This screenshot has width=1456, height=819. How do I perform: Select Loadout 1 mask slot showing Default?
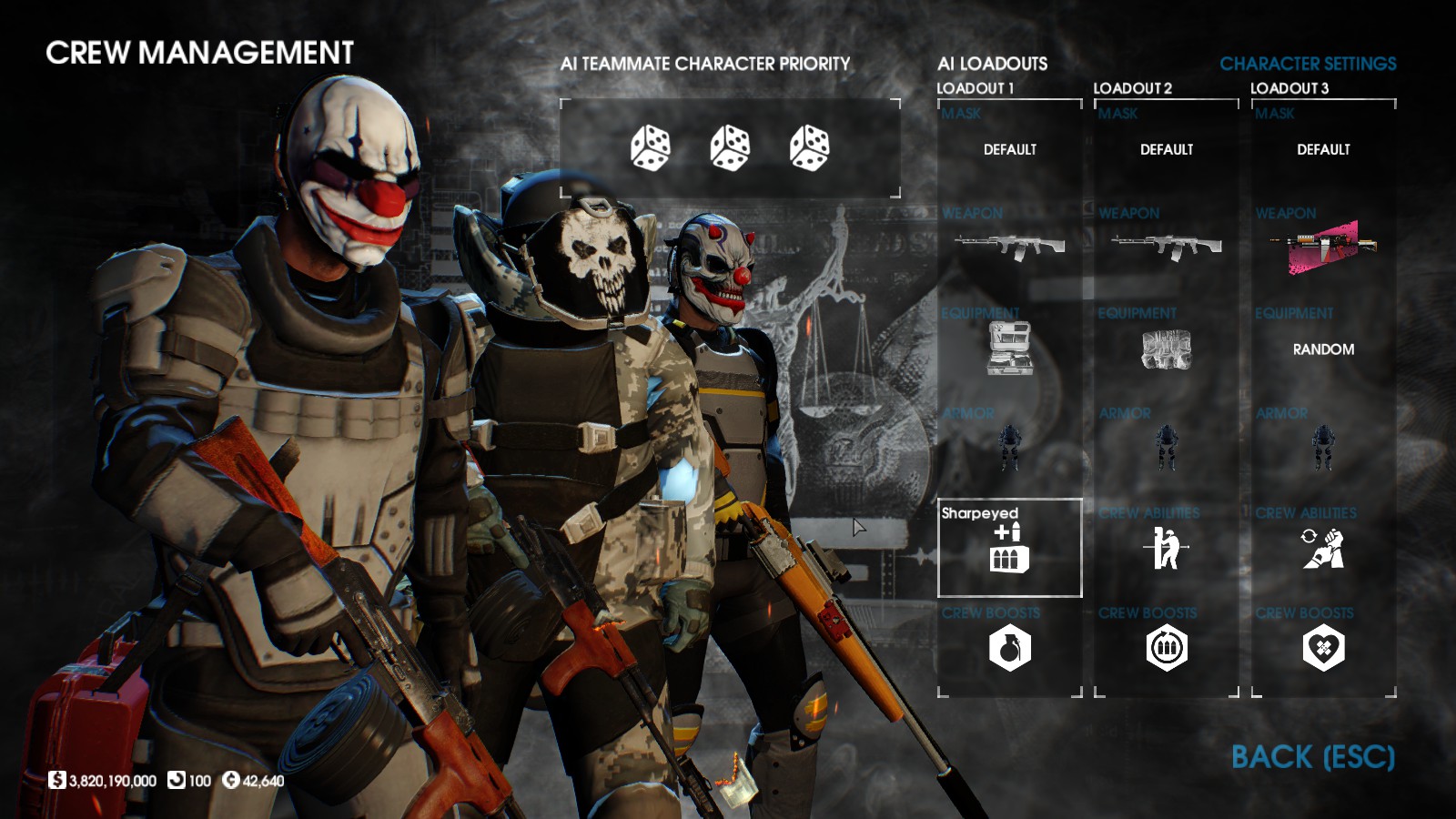tap(1009, 149)
